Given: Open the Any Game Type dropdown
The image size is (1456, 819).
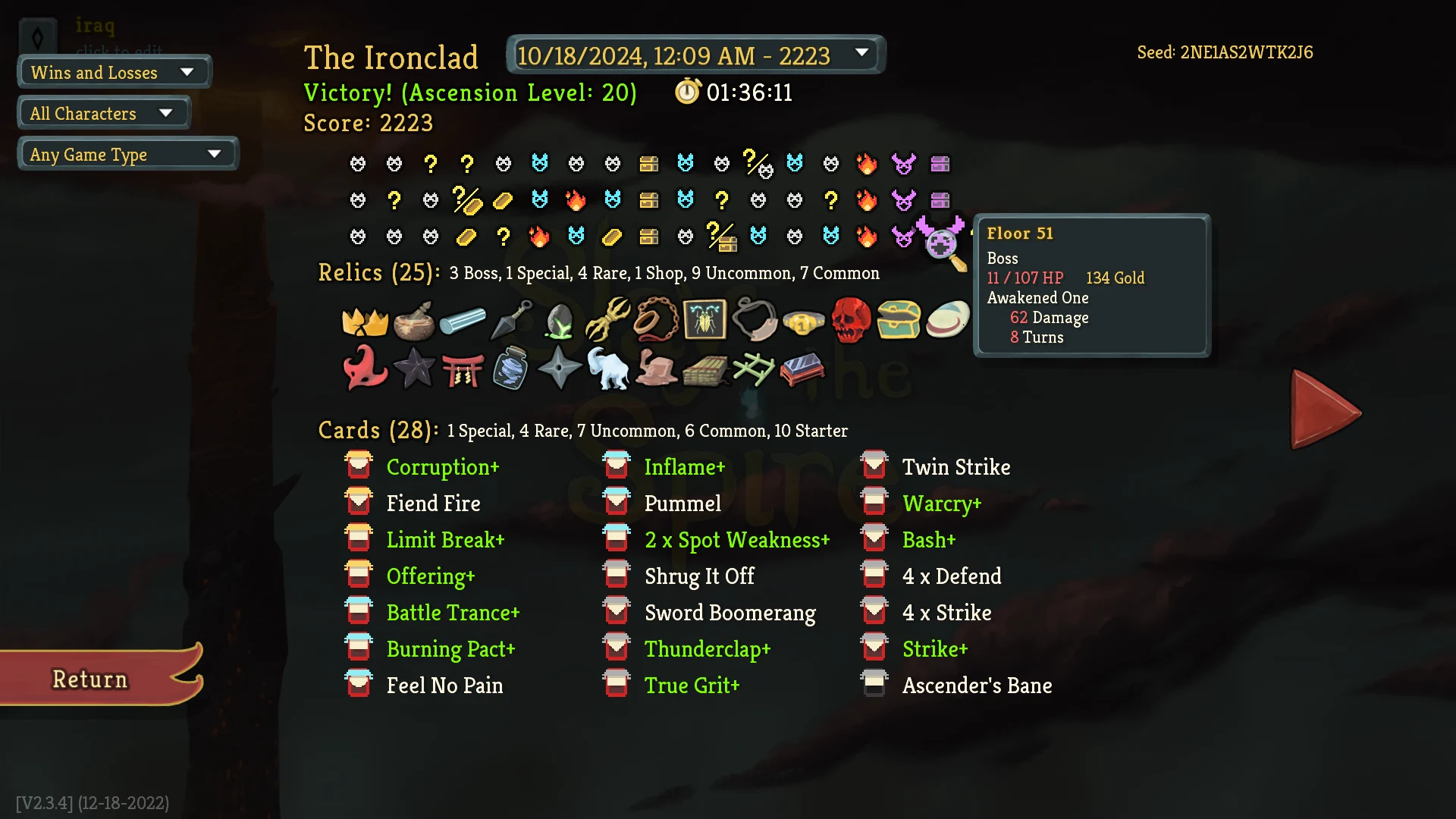Looking at the screenshot, I should pos(127,154).
